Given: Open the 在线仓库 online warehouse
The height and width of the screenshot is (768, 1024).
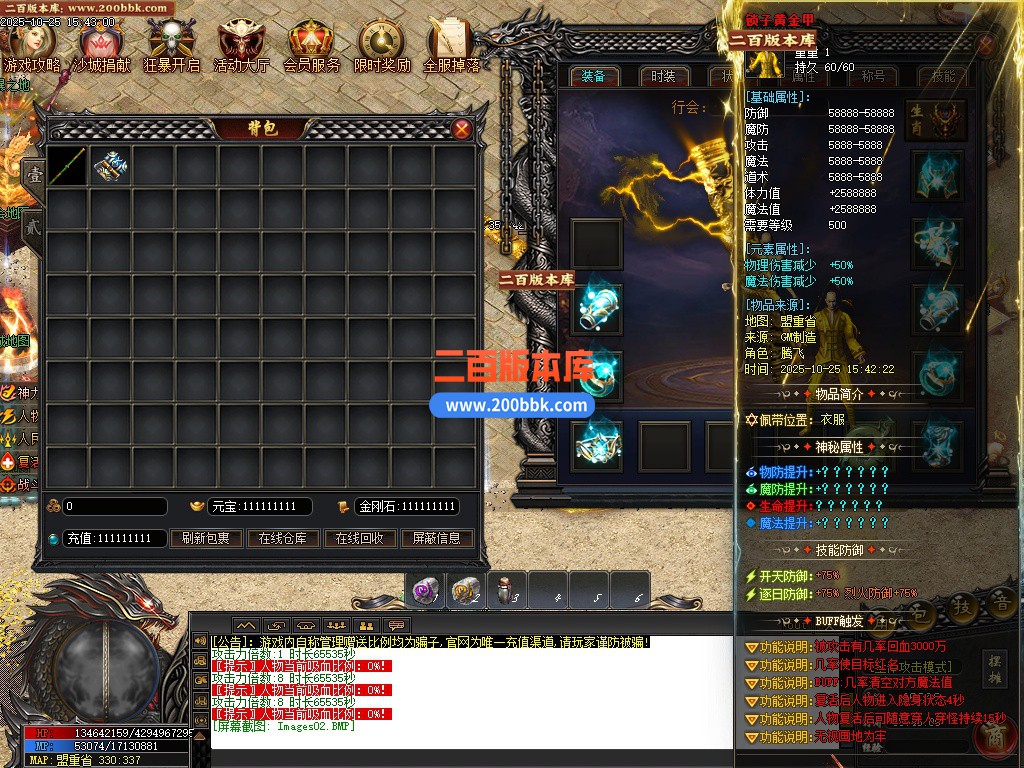Looking at the screenshot, I should click(282, 538).
